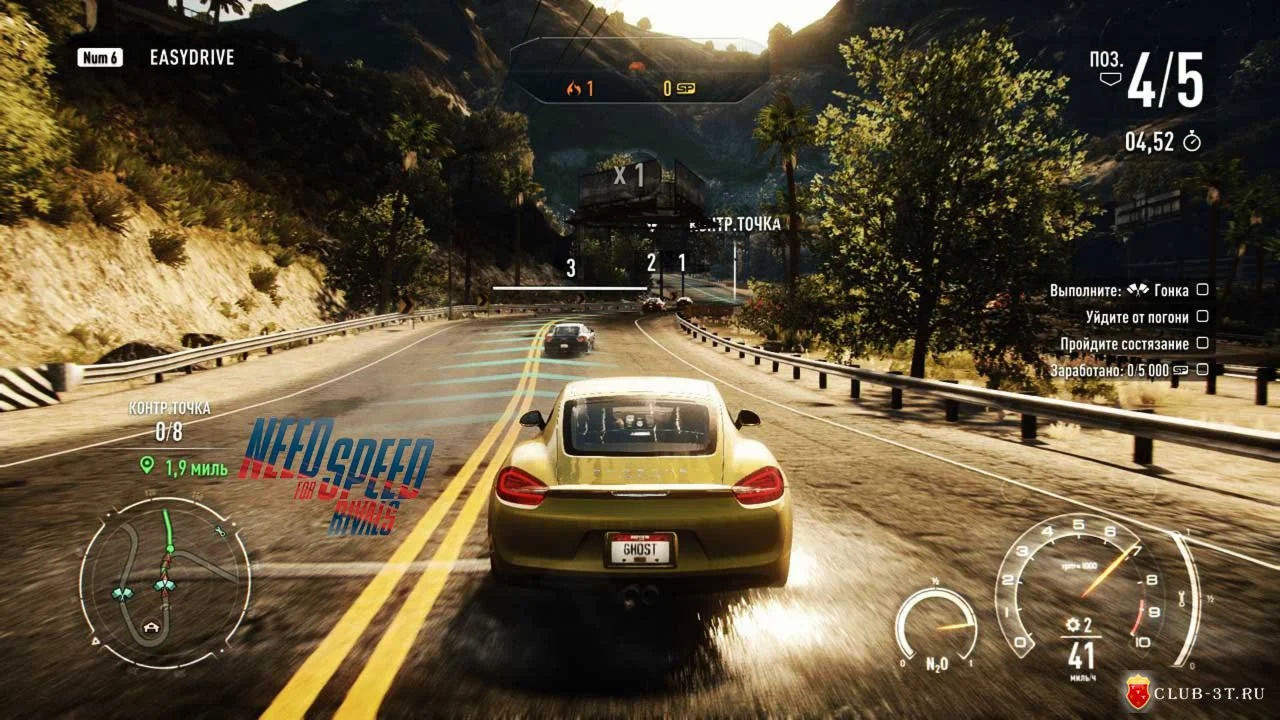Open the EasyDrive menu label
The image size is (1280, 720).
191,57
